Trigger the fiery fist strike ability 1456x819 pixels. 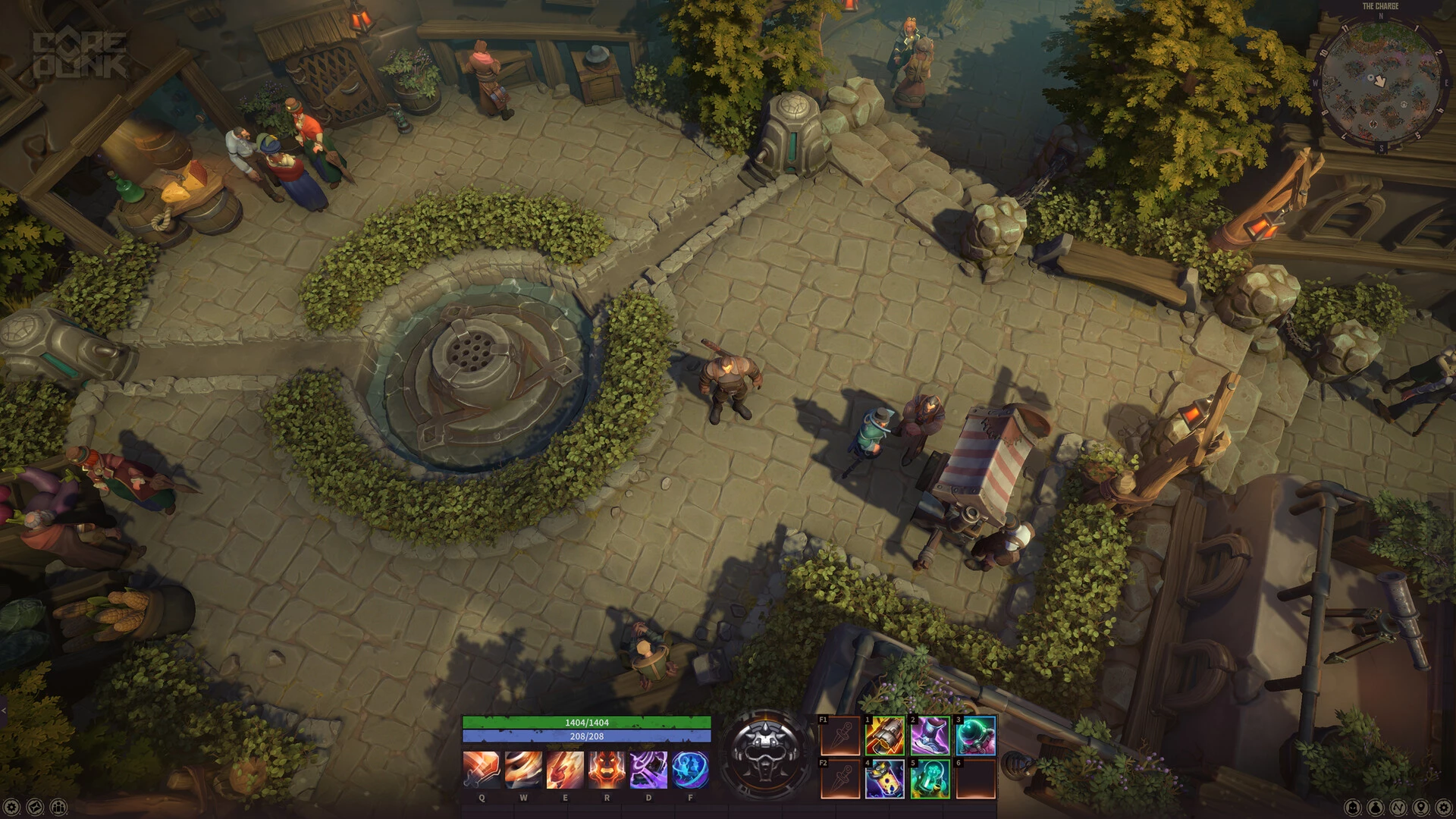[565, 770]
